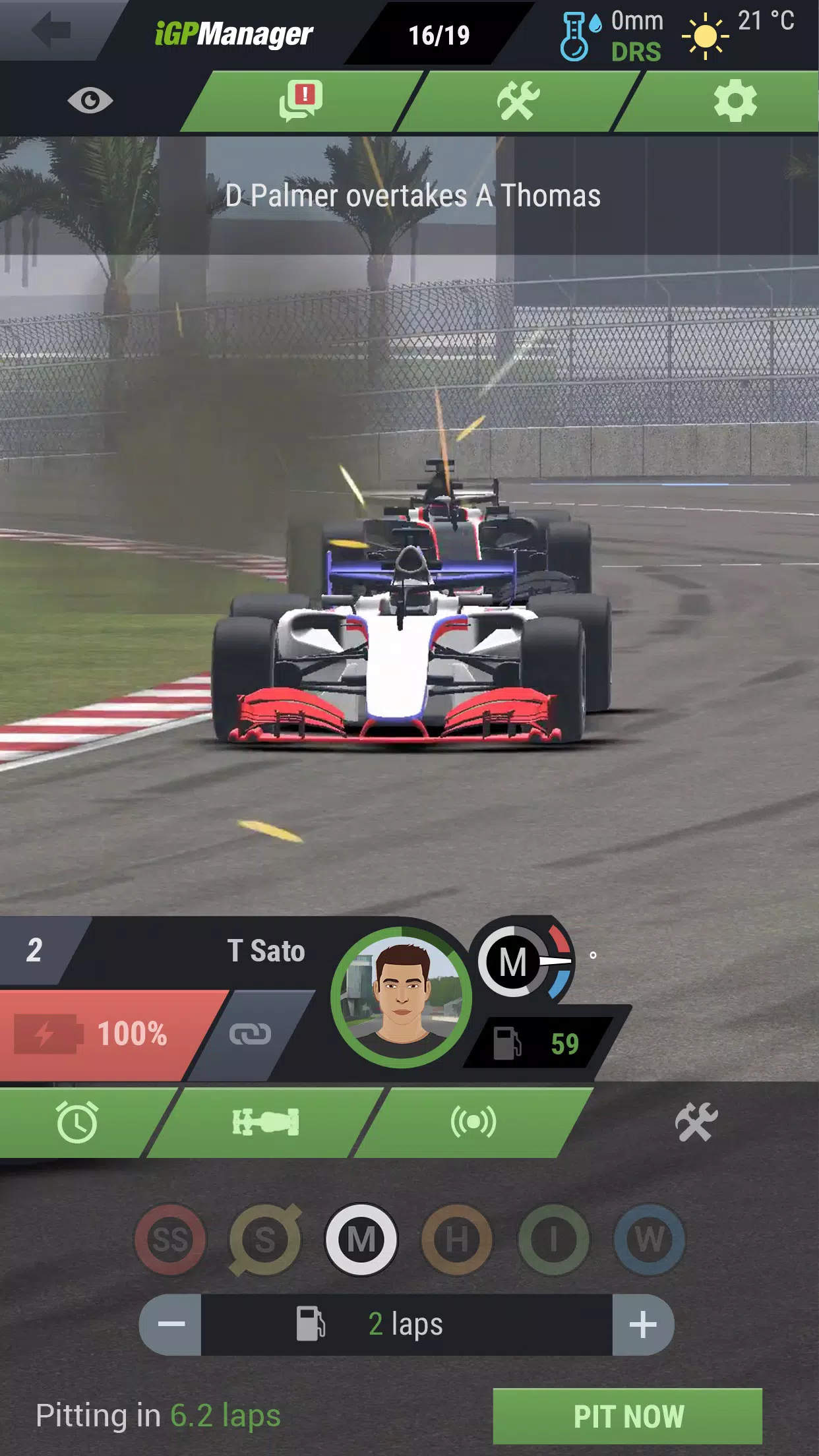Screen dimensions: 819x1456
Task: Open the pit strategy tools tab
Action: (x=696, y=1122)
